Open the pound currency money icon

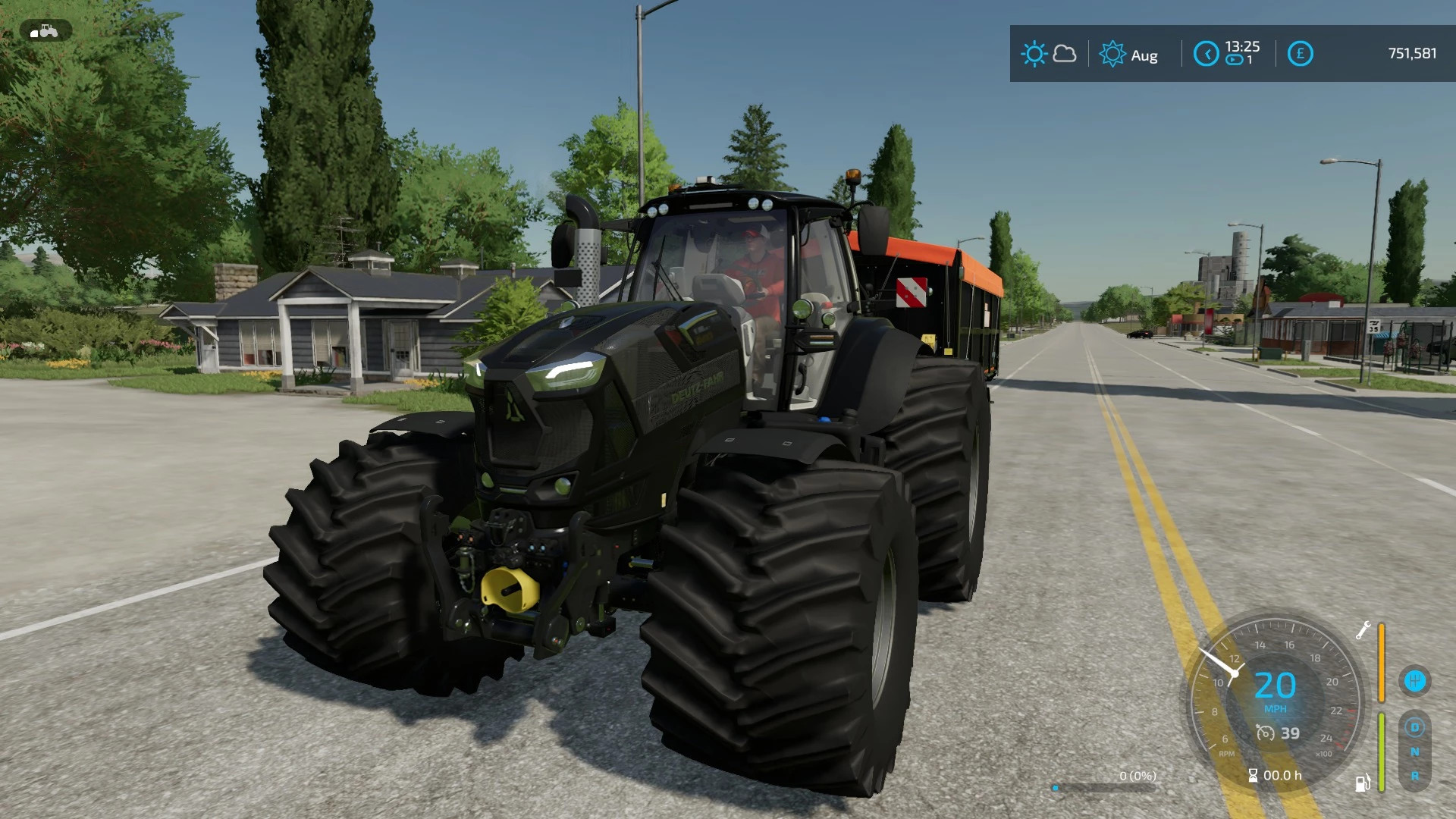pyautogui.click(x=1300, y=54)
